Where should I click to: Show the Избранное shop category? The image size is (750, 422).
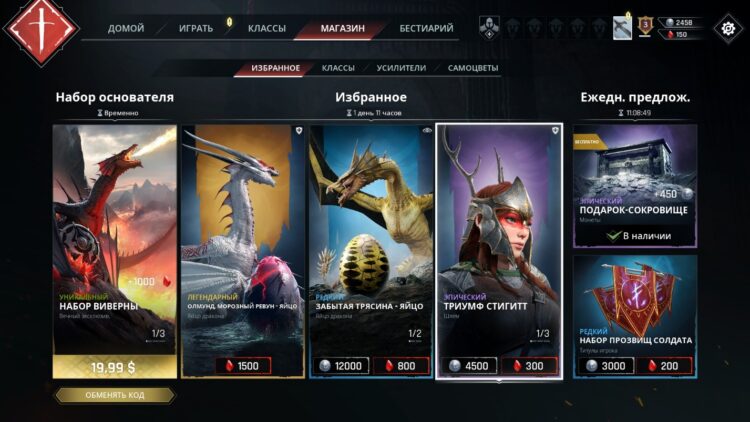[275, 68]
